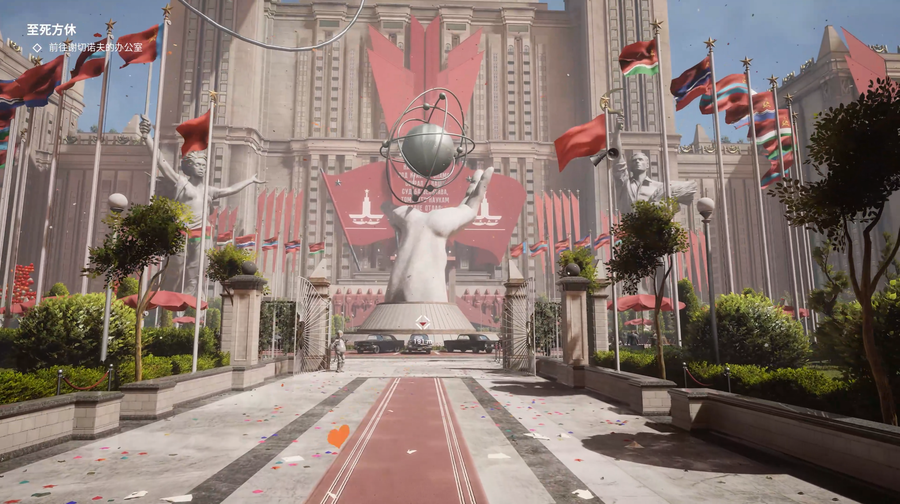Select the diamond objective waypoint marker

tap(424, 322)
